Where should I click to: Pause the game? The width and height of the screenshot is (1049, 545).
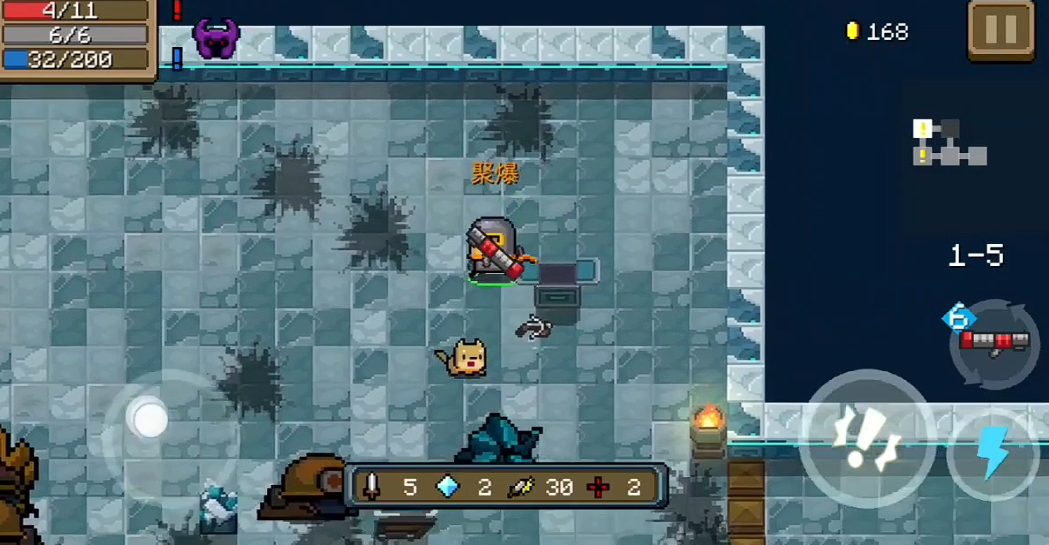click(1000, 31)
